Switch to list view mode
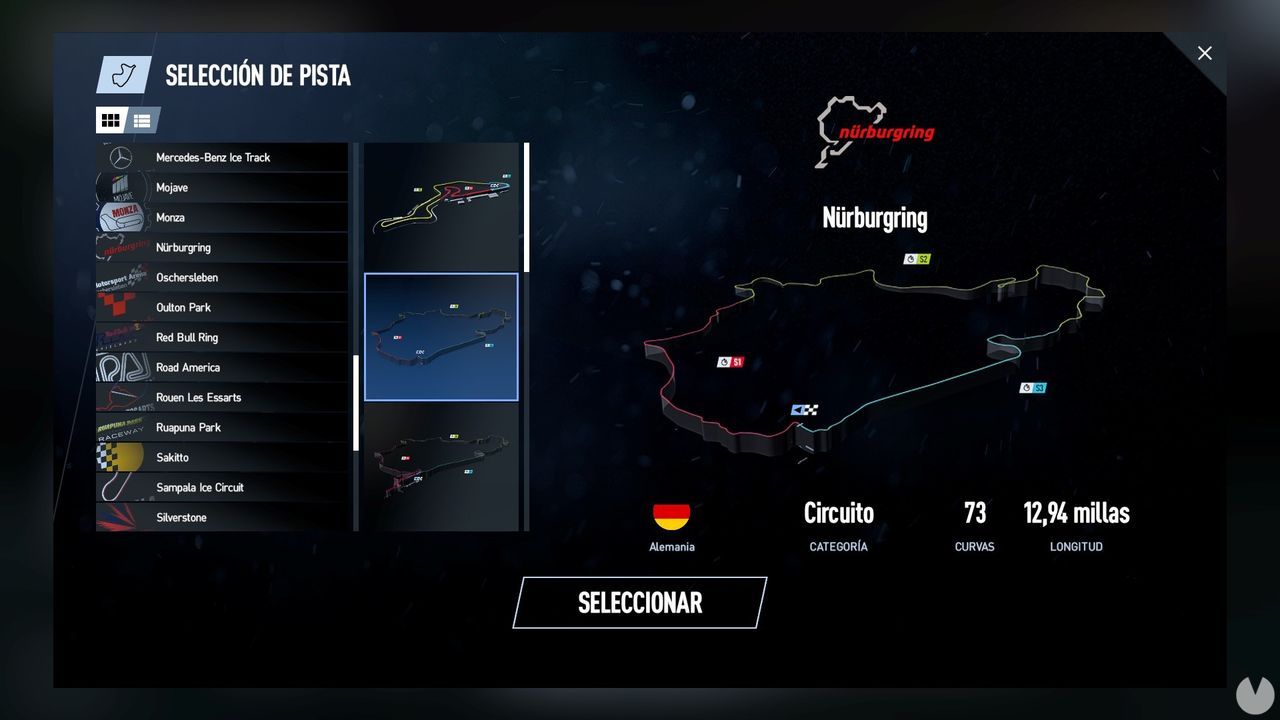The height and width of the screenshot is (720, 1280). click(141, 120)
